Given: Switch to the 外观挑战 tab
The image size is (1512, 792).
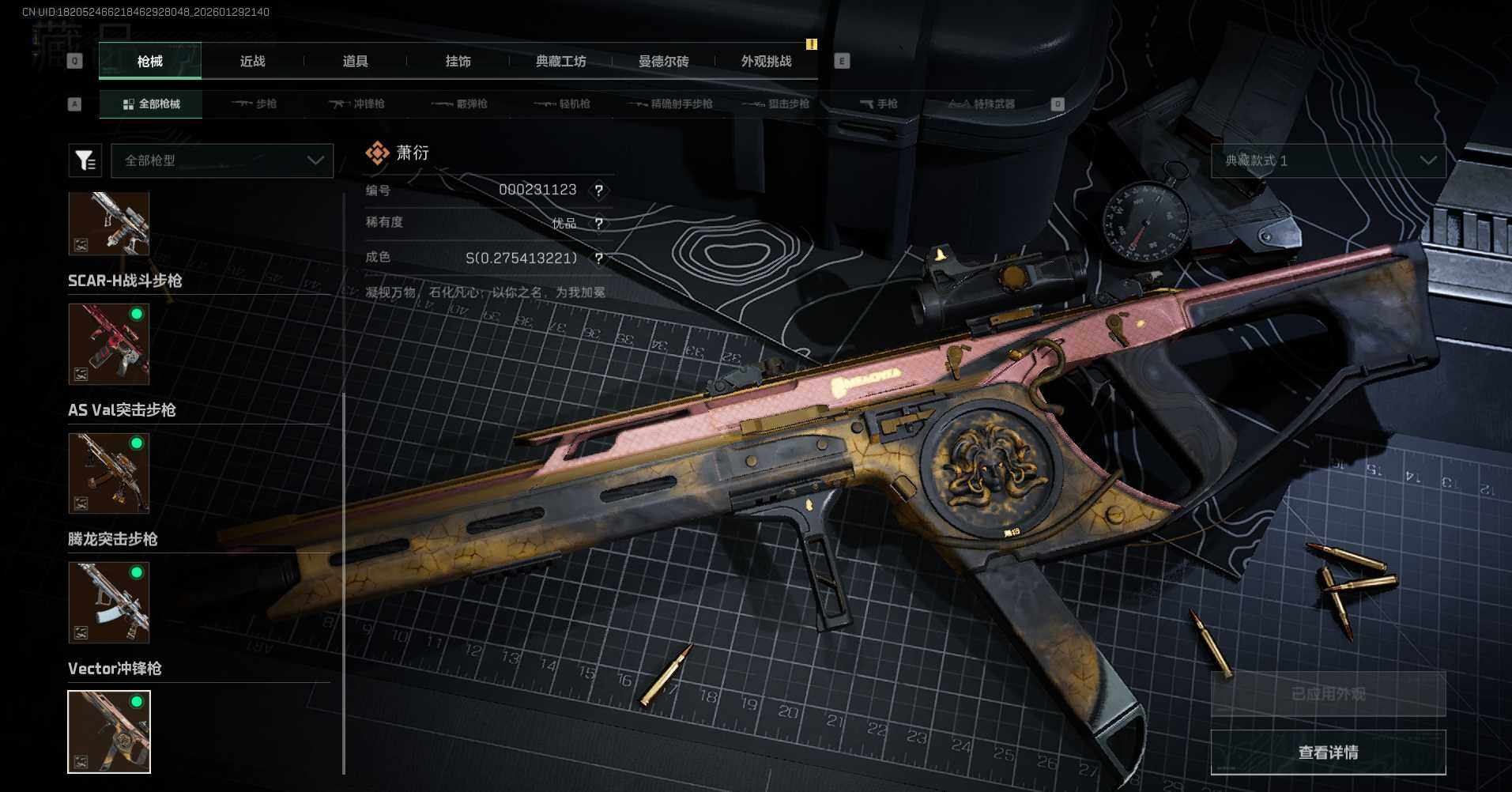Looking at the screenshot, I should pyautogui.click(x=766, y=62).
